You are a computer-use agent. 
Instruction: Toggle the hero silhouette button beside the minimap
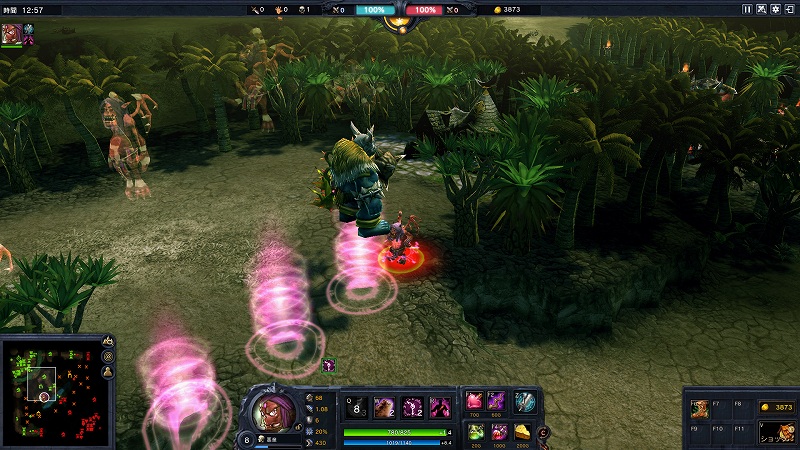point(107,372)
